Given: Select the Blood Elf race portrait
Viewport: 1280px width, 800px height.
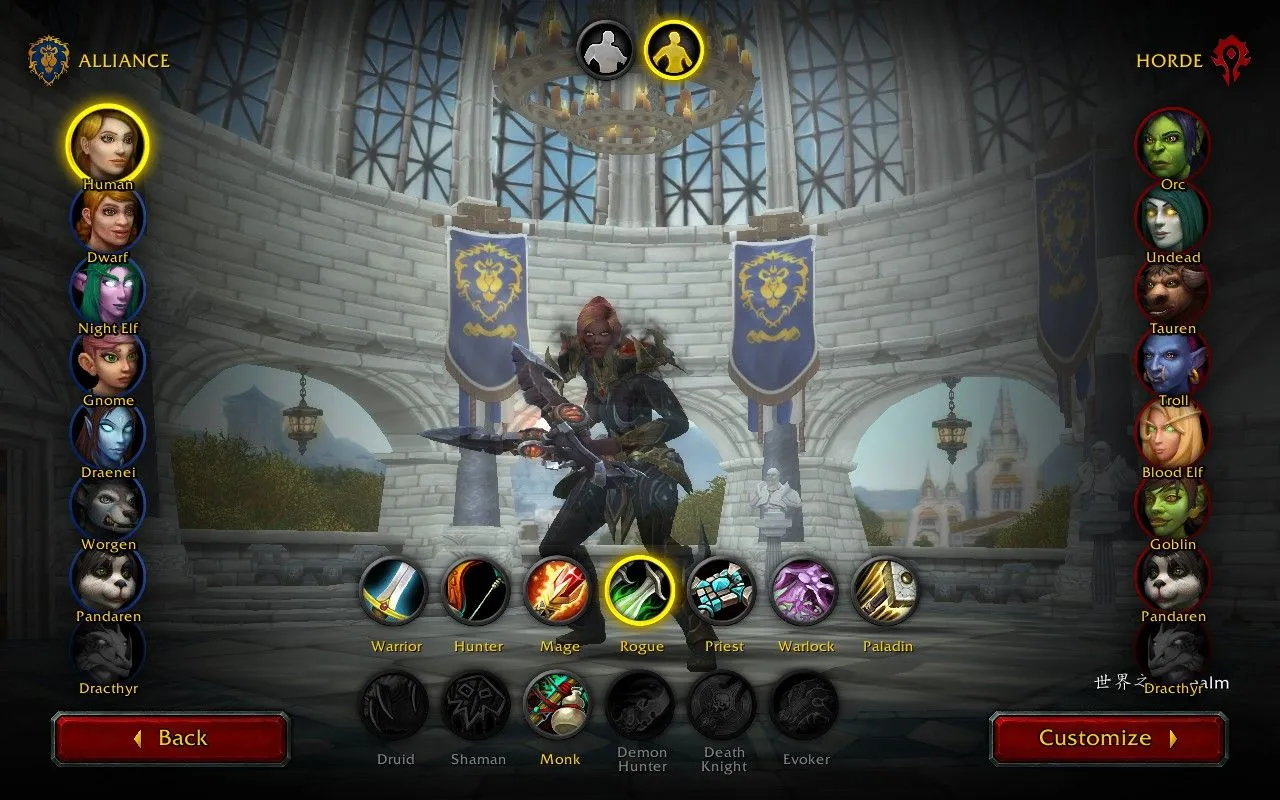Looking at the screenshot, I should (1172, 433).
